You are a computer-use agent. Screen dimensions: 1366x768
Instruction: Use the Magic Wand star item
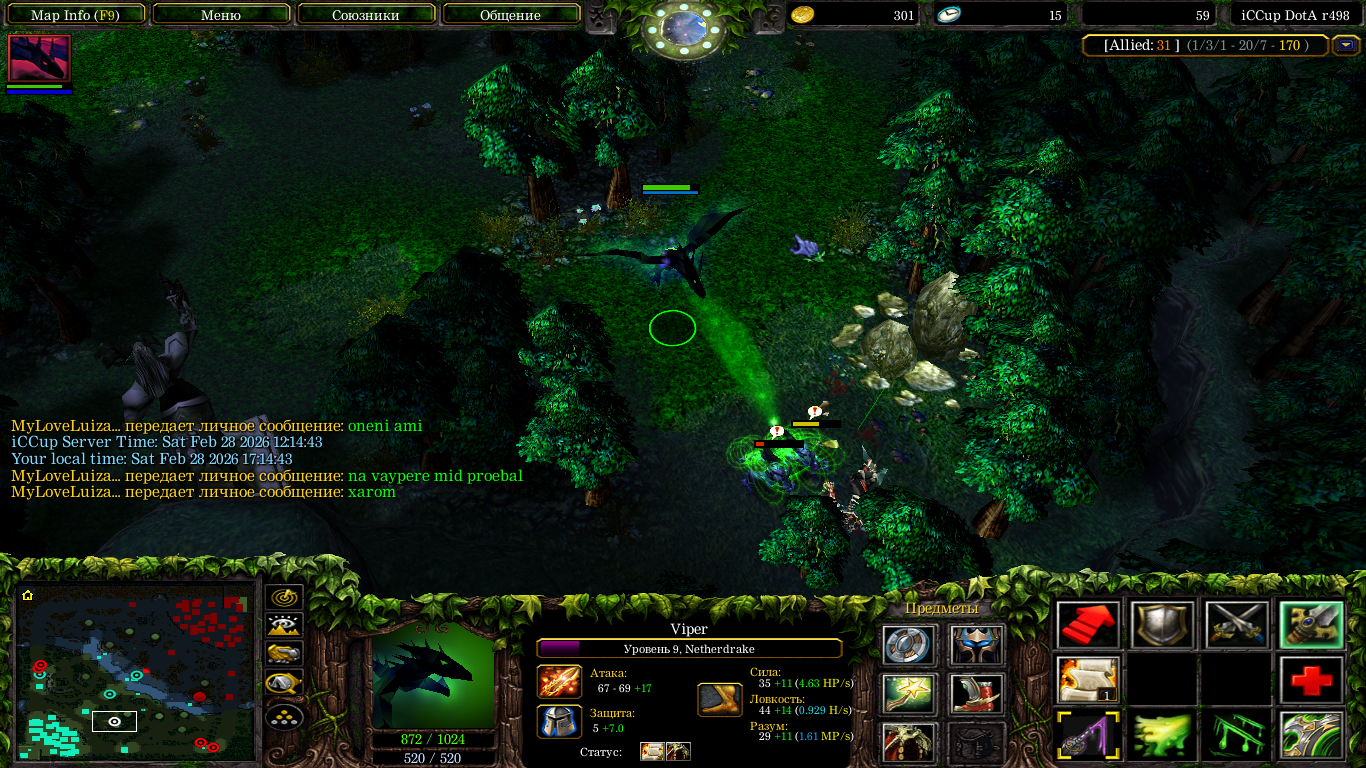(x=909, y=693)
